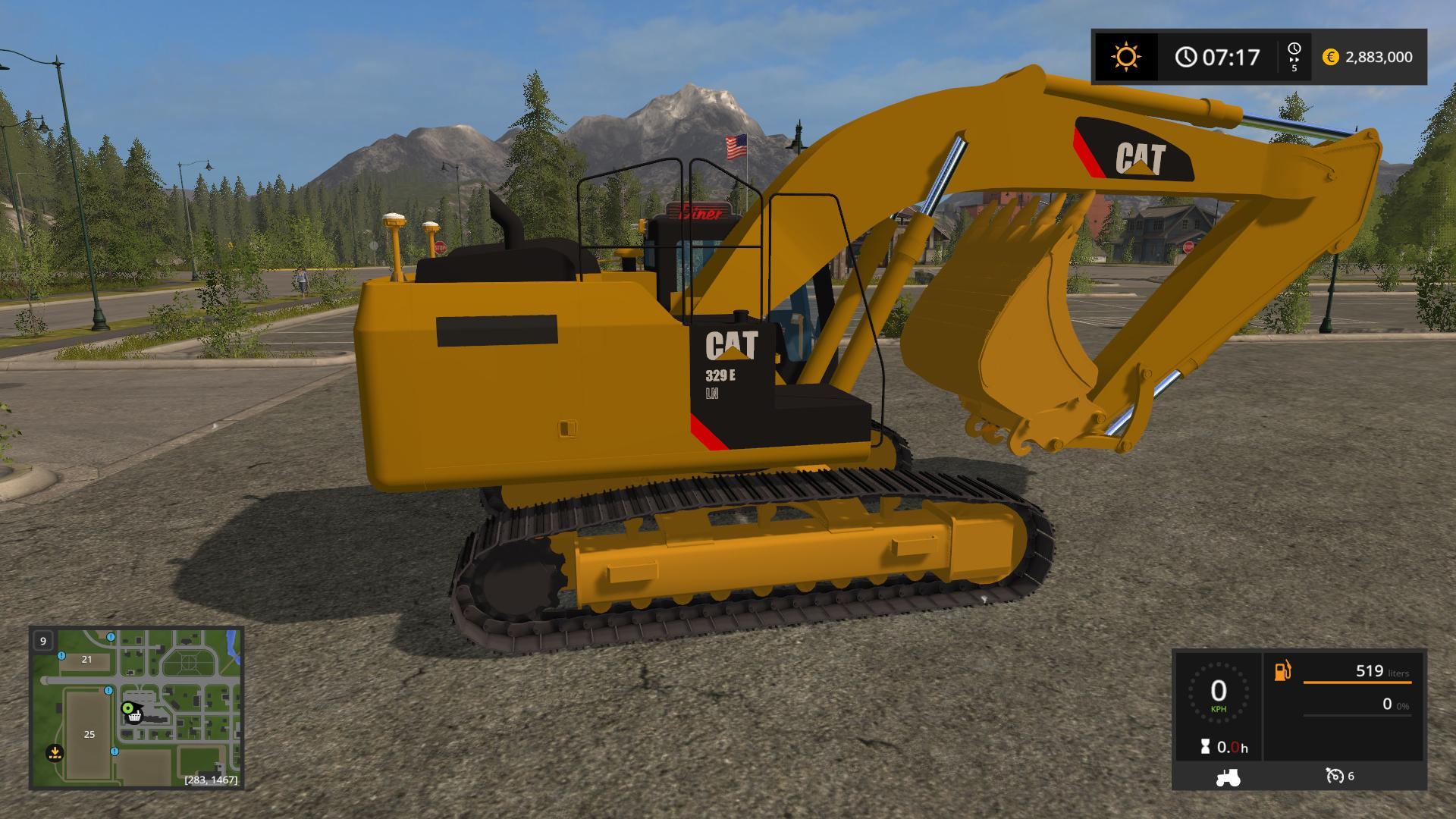Screen dimensions: 1456x819
Task: Select the yellow sell point marker on minimap
Action: point(55,752)
